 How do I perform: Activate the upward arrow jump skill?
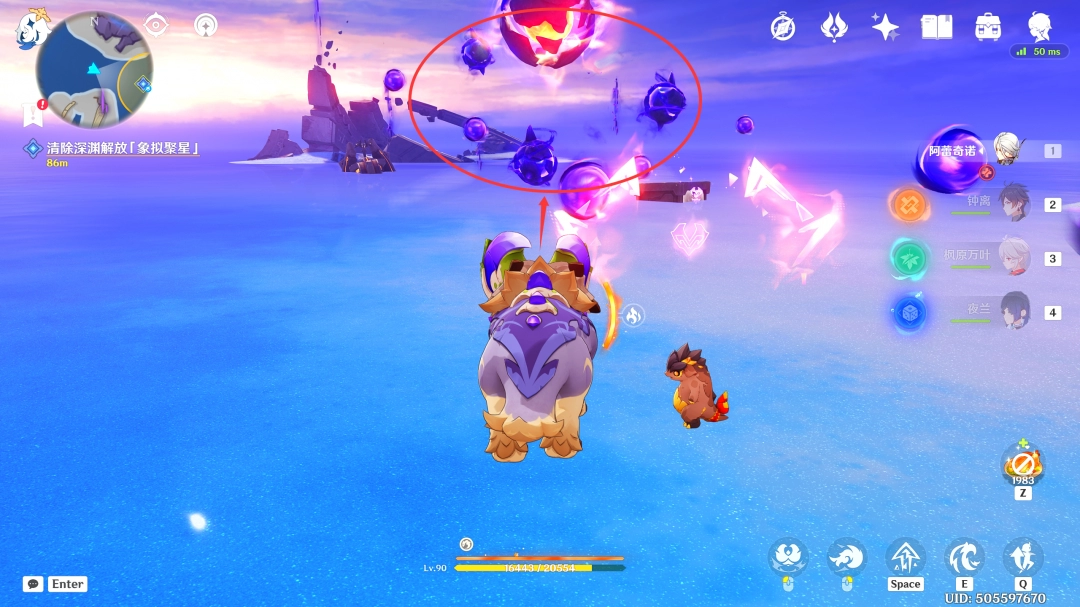pos(905,557)
